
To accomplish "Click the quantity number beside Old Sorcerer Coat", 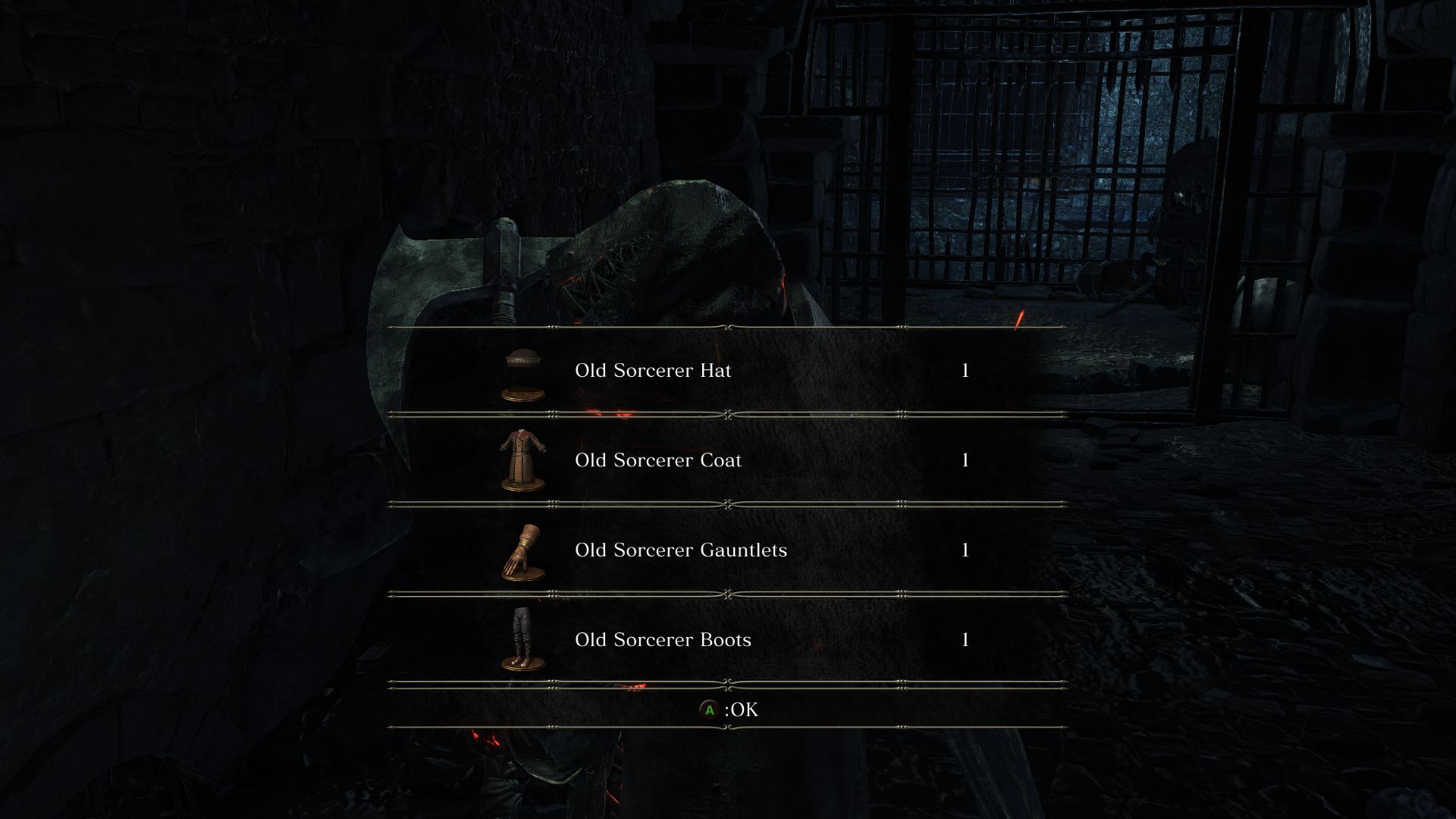I will (x=965, y=460).
